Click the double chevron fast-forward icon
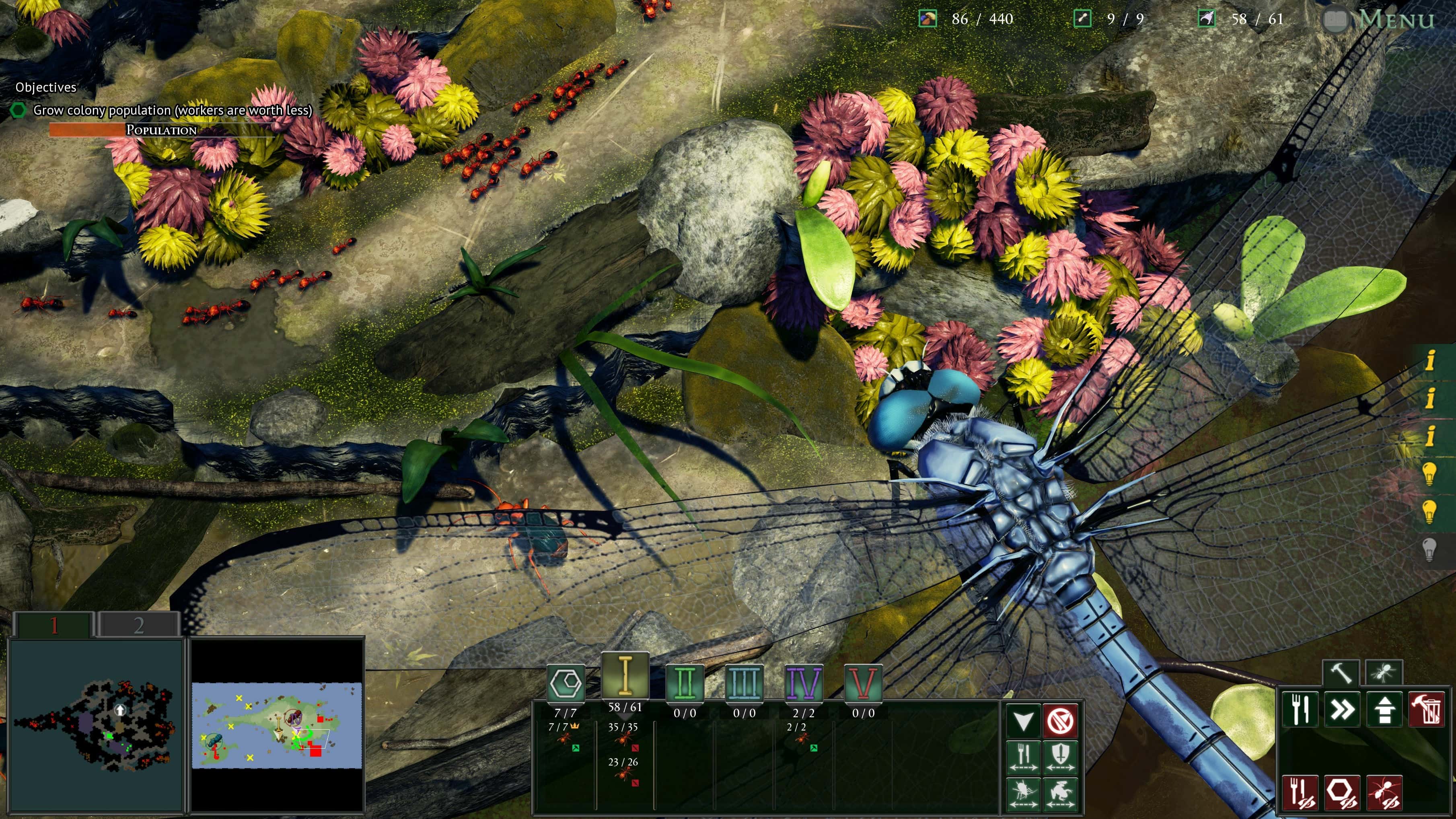This screenshot has height=819, width=1456. [x=1342, y=709]
